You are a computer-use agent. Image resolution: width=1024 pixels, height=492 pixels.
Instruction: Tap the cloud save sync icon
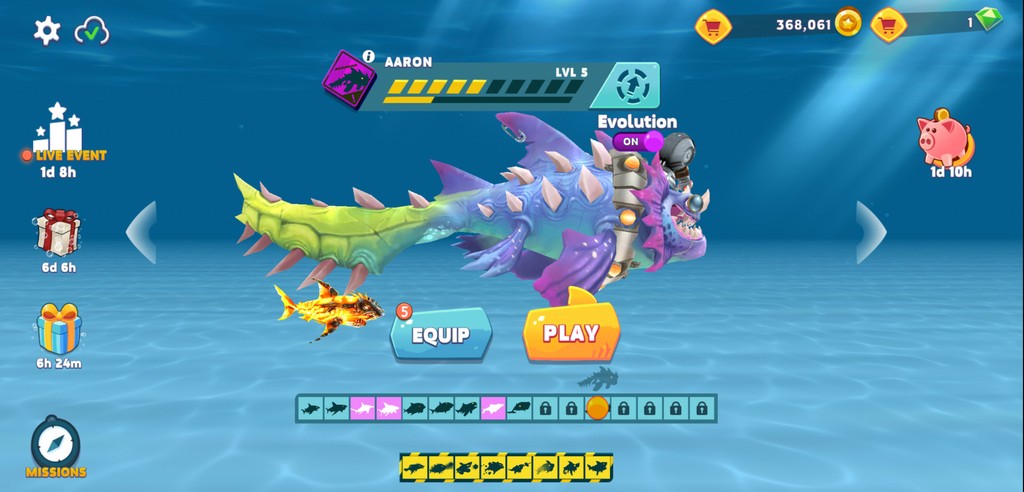92,30
